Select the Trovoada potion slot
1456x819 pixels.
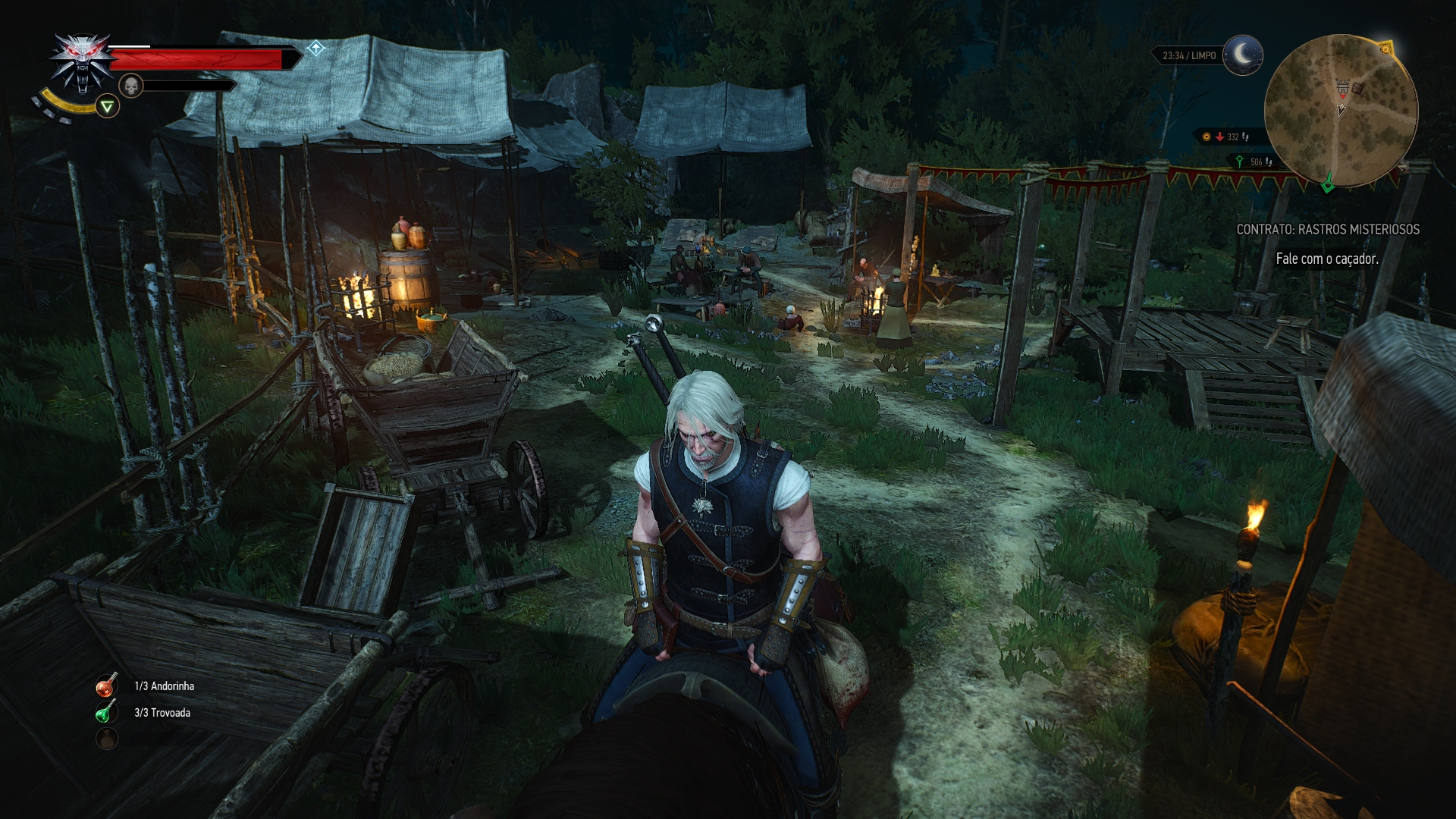pyautogui.click(x=106, y=713)
